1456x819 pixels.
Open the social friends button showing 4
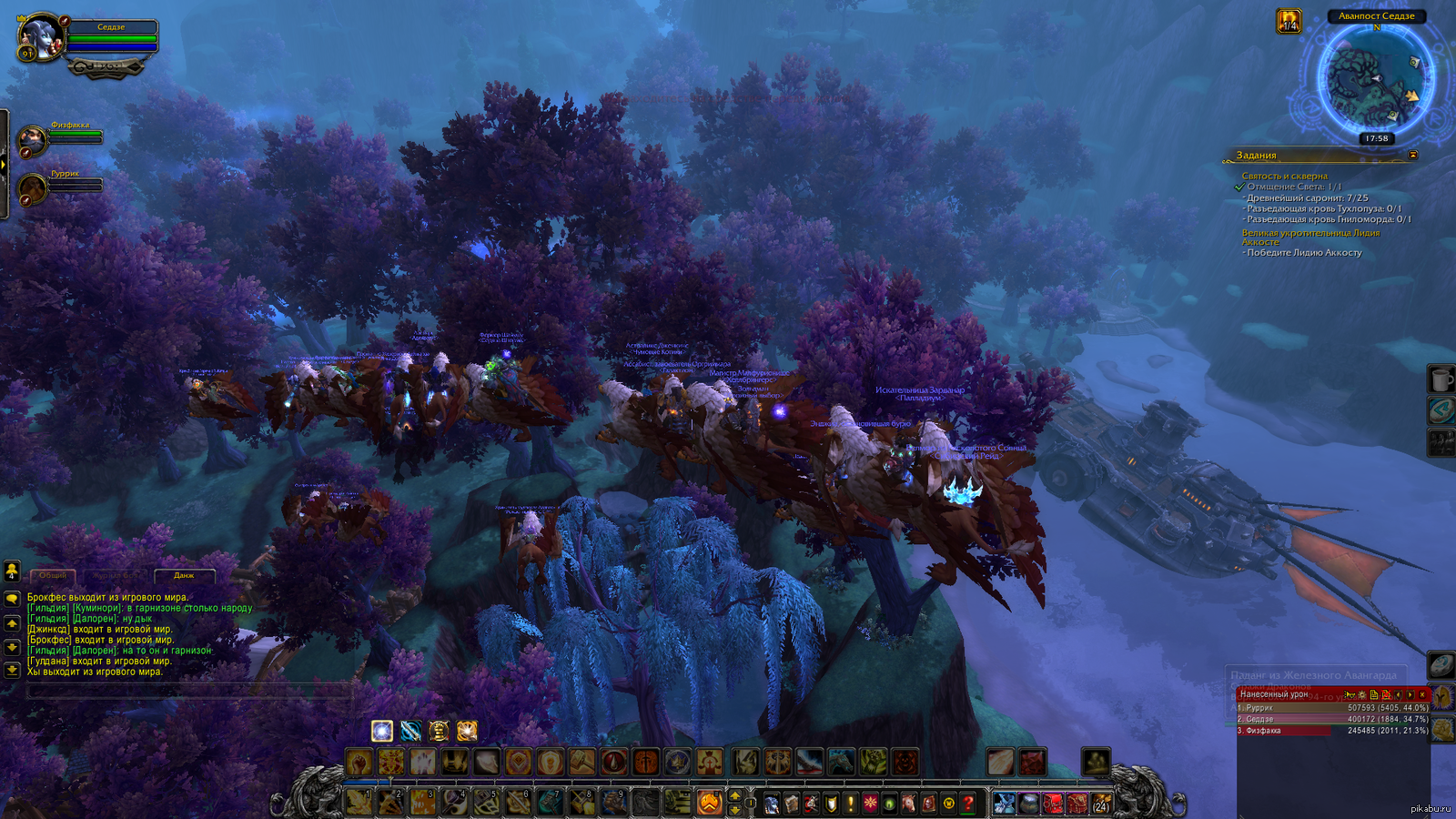(12, 571)
